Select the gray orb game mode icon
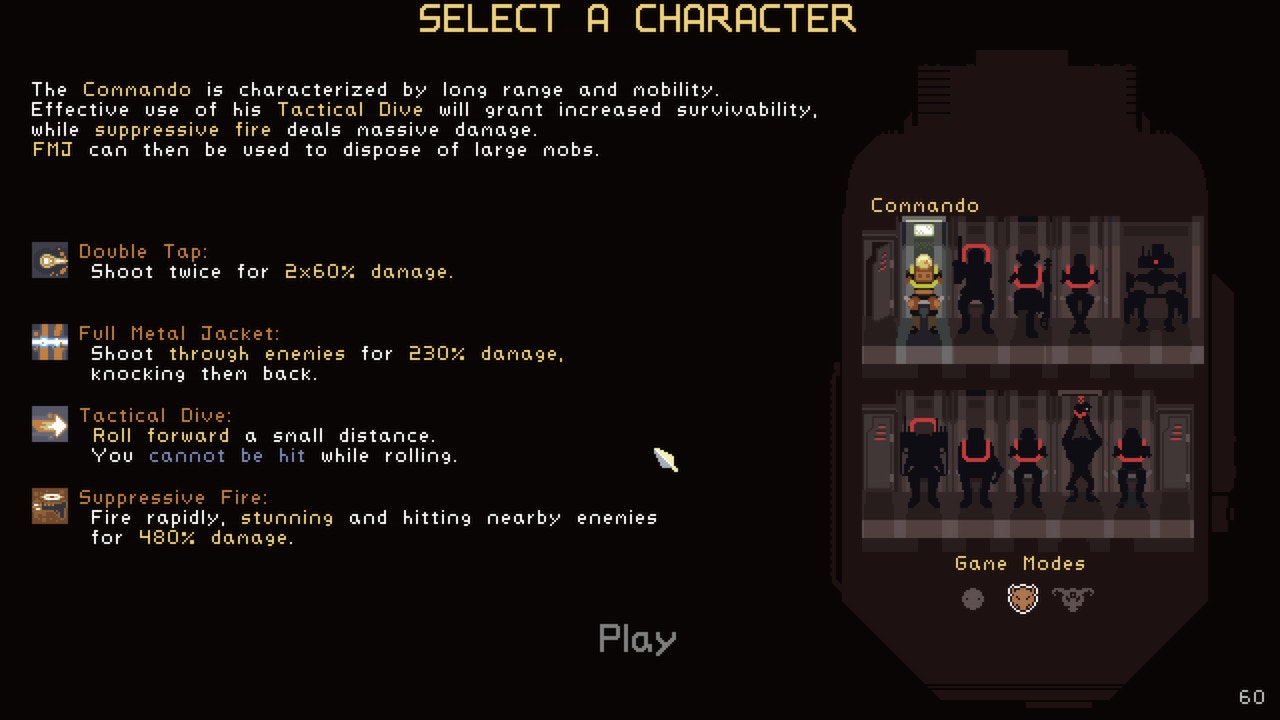Viewport: 1280px width, 720px height. click(x=972, y=600)
